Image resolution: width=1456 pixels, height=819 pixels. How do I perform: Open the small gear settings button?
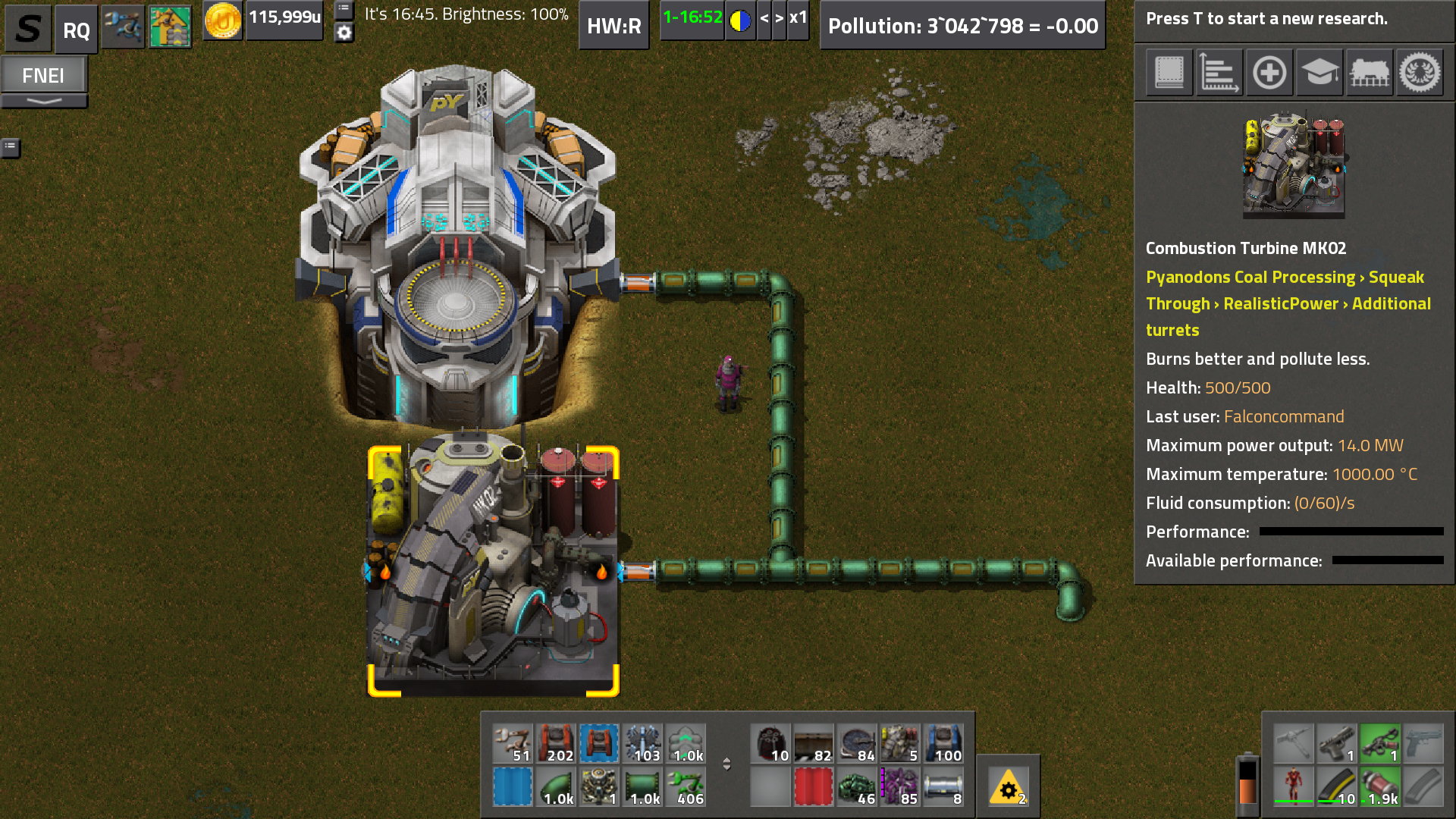[x=344, y=33]
